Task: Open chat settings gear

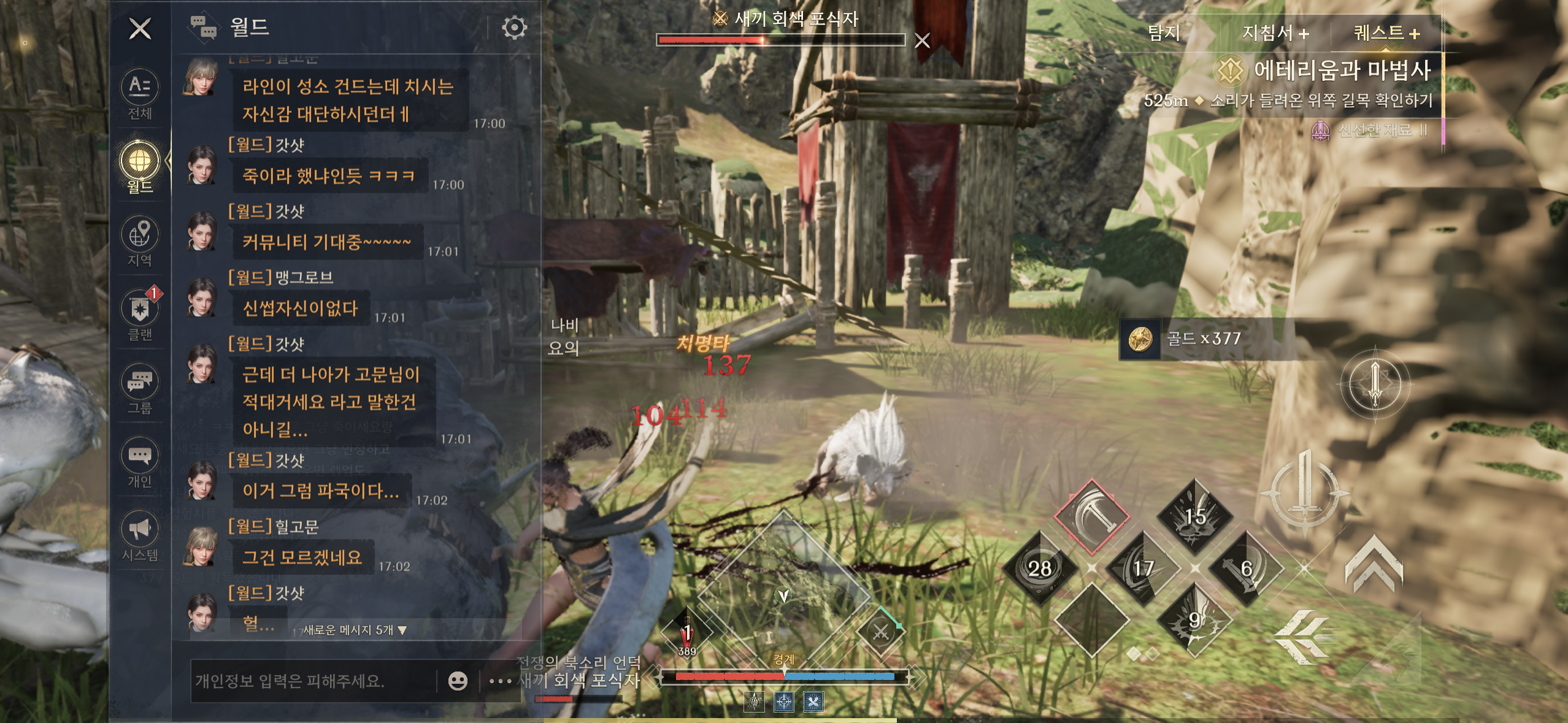Action: tap(514, 28)
